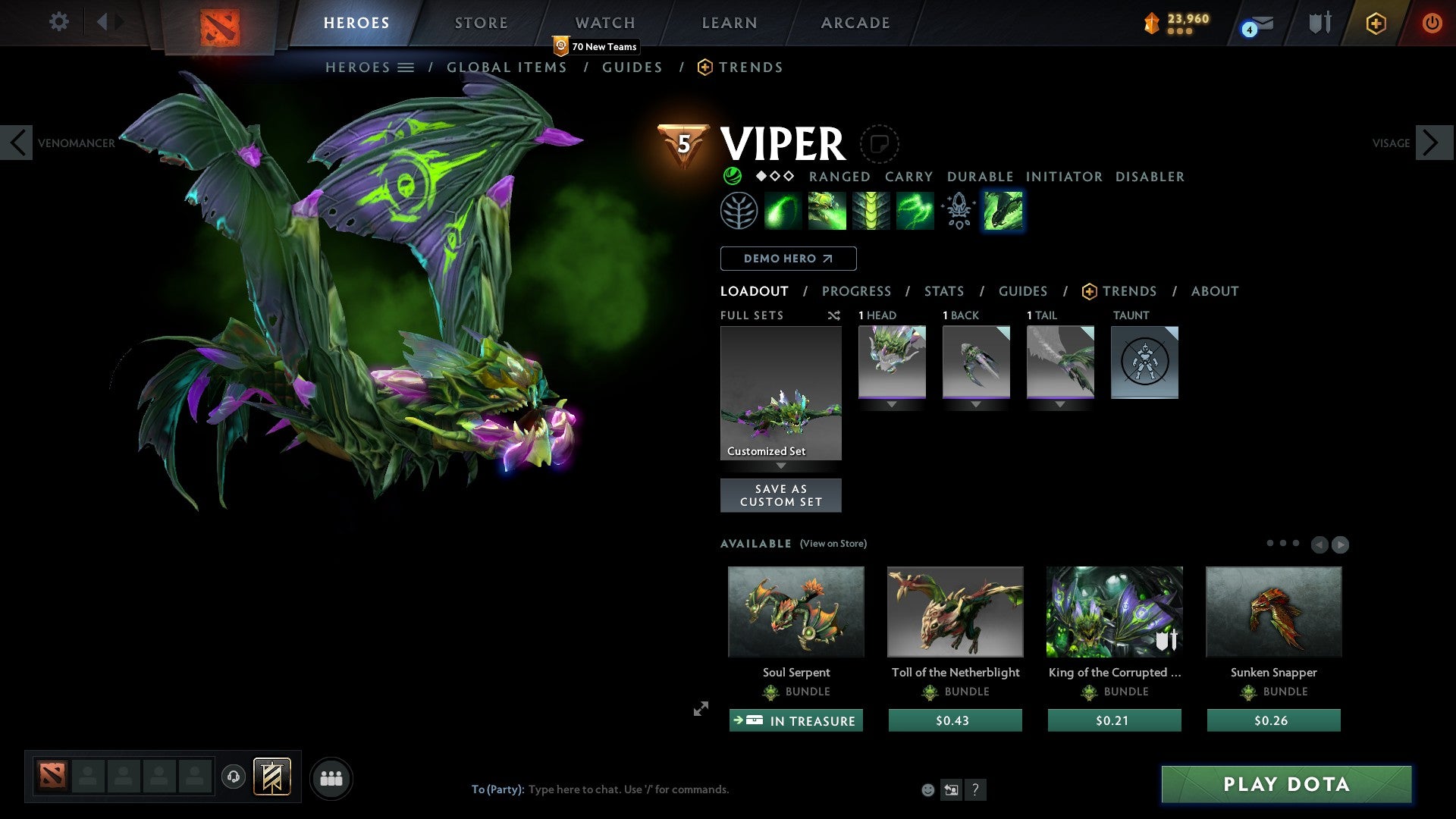View the Sunken Snapper bundle thumbnail

[1273, 611]
